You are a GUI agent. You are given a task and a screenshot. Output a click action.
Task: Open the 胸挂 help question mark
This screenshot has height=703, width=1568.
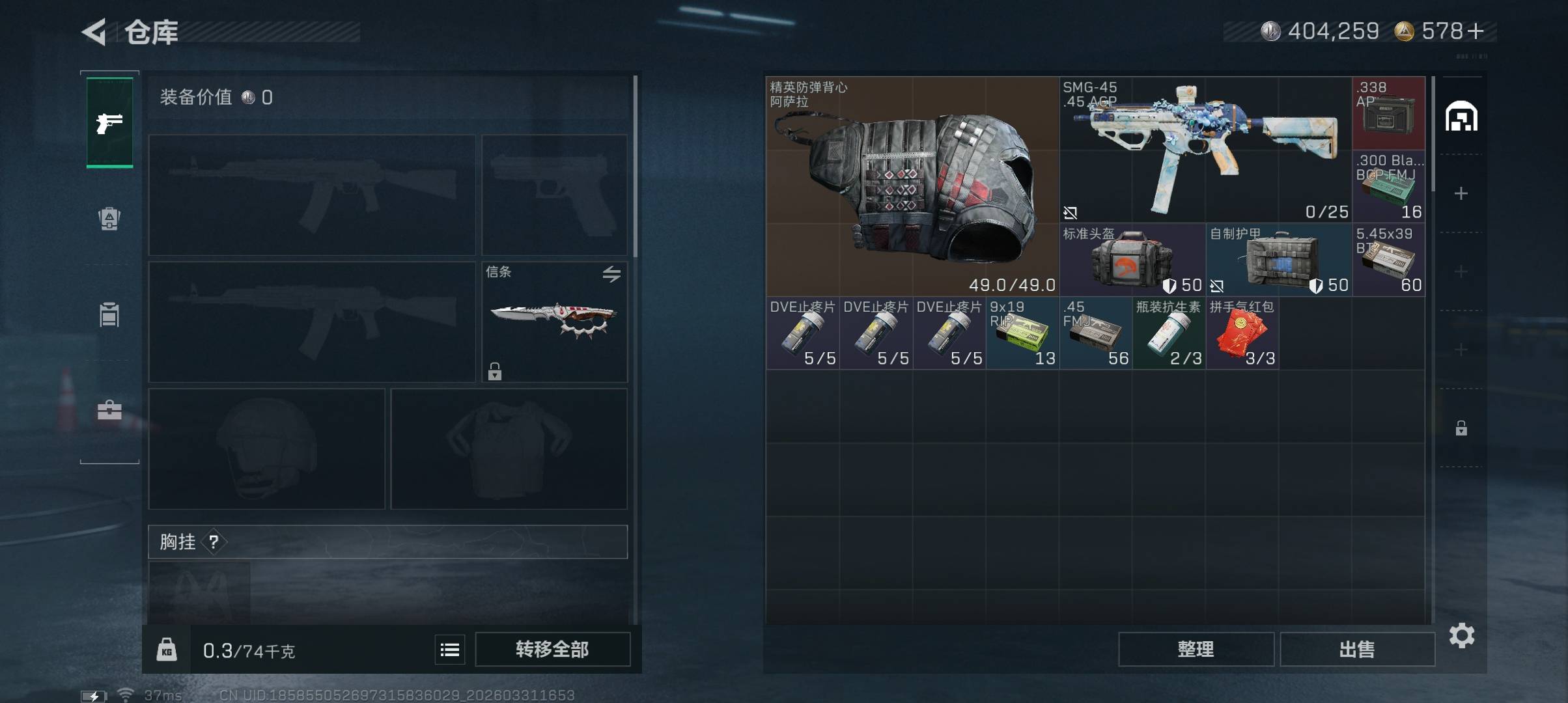[x=214, y=542]
